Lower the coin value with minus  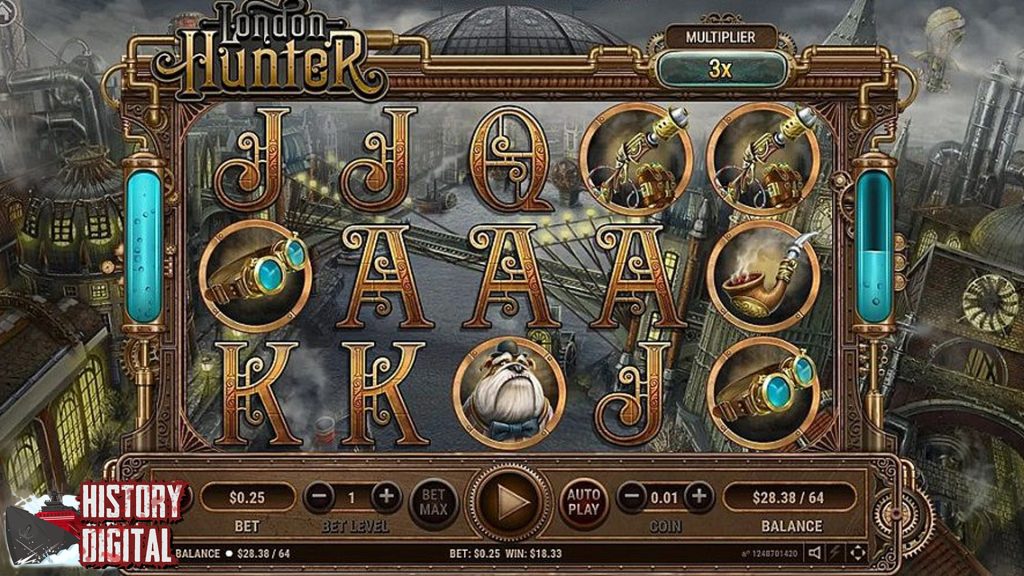(x=631, y=496)
